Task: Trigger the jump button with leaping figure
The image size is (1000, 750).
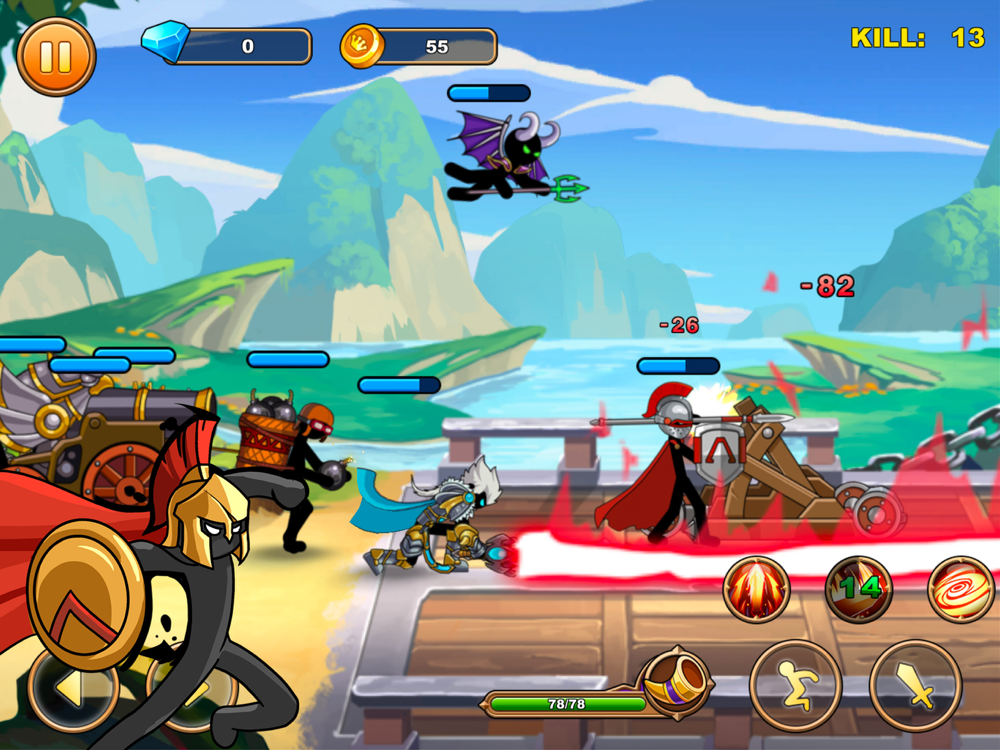Action: (796, 686)
